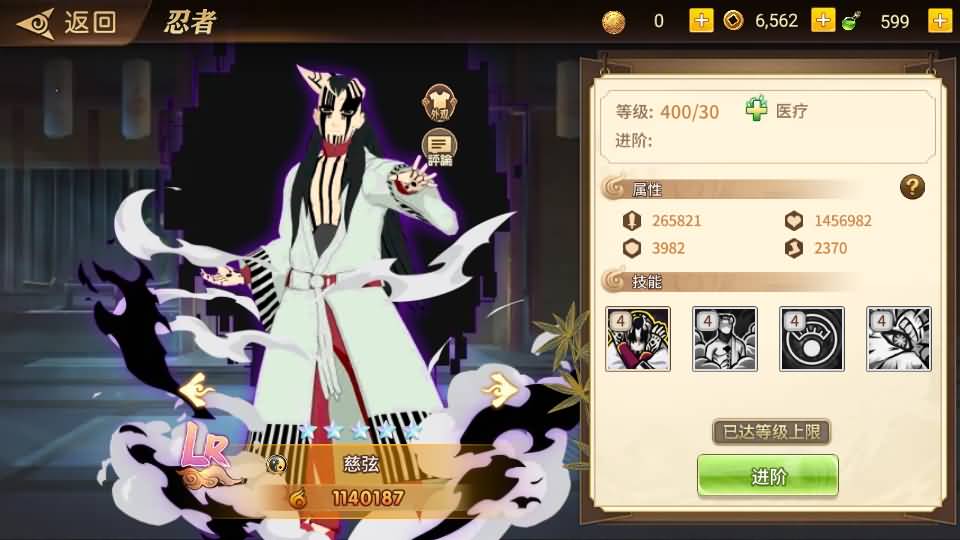
Task: Open the comments (評論) icon
Action: (439, 148)
